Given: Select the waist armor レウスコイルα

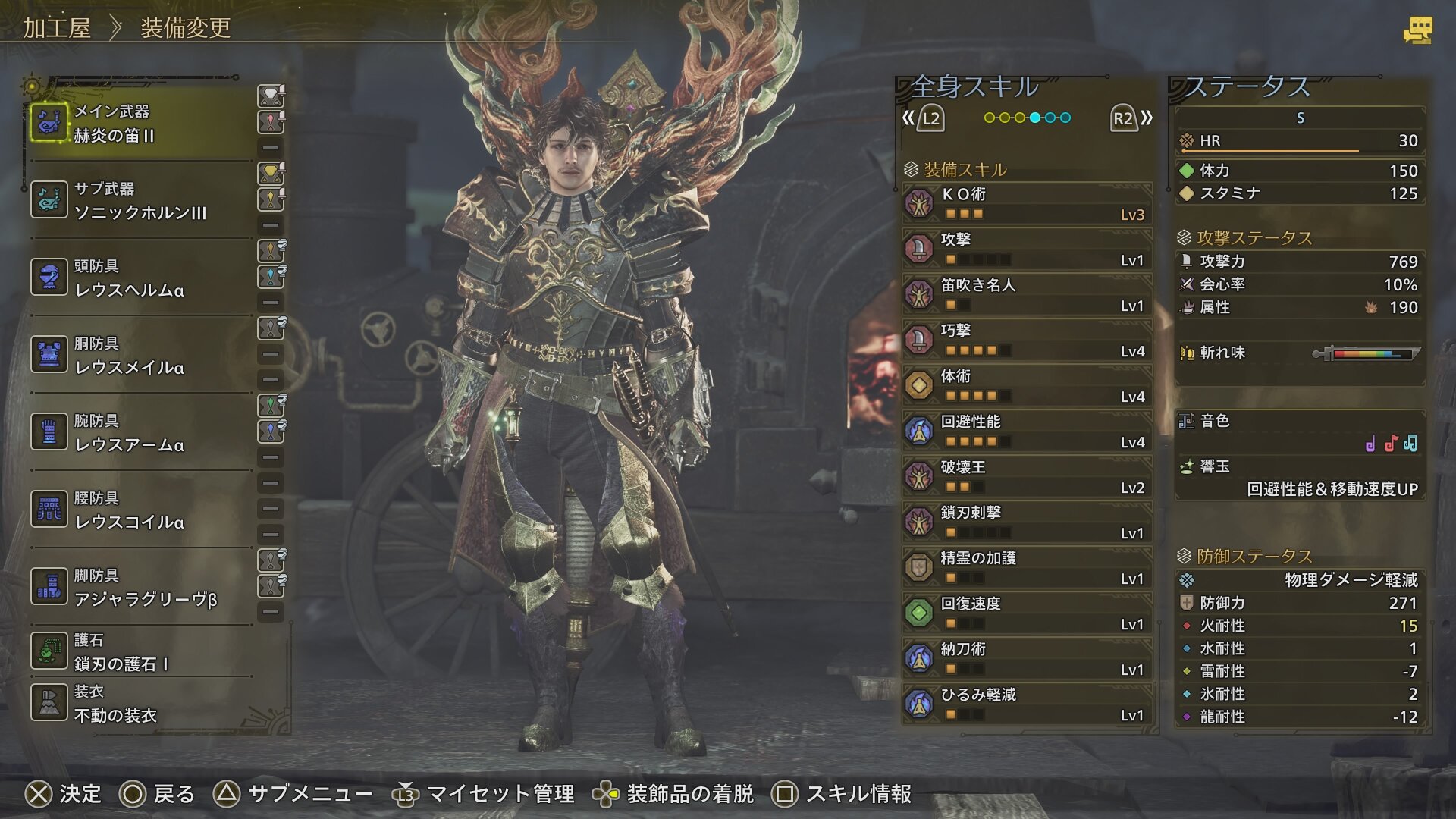Looking at the screenshot, I should tap(140, 510).
